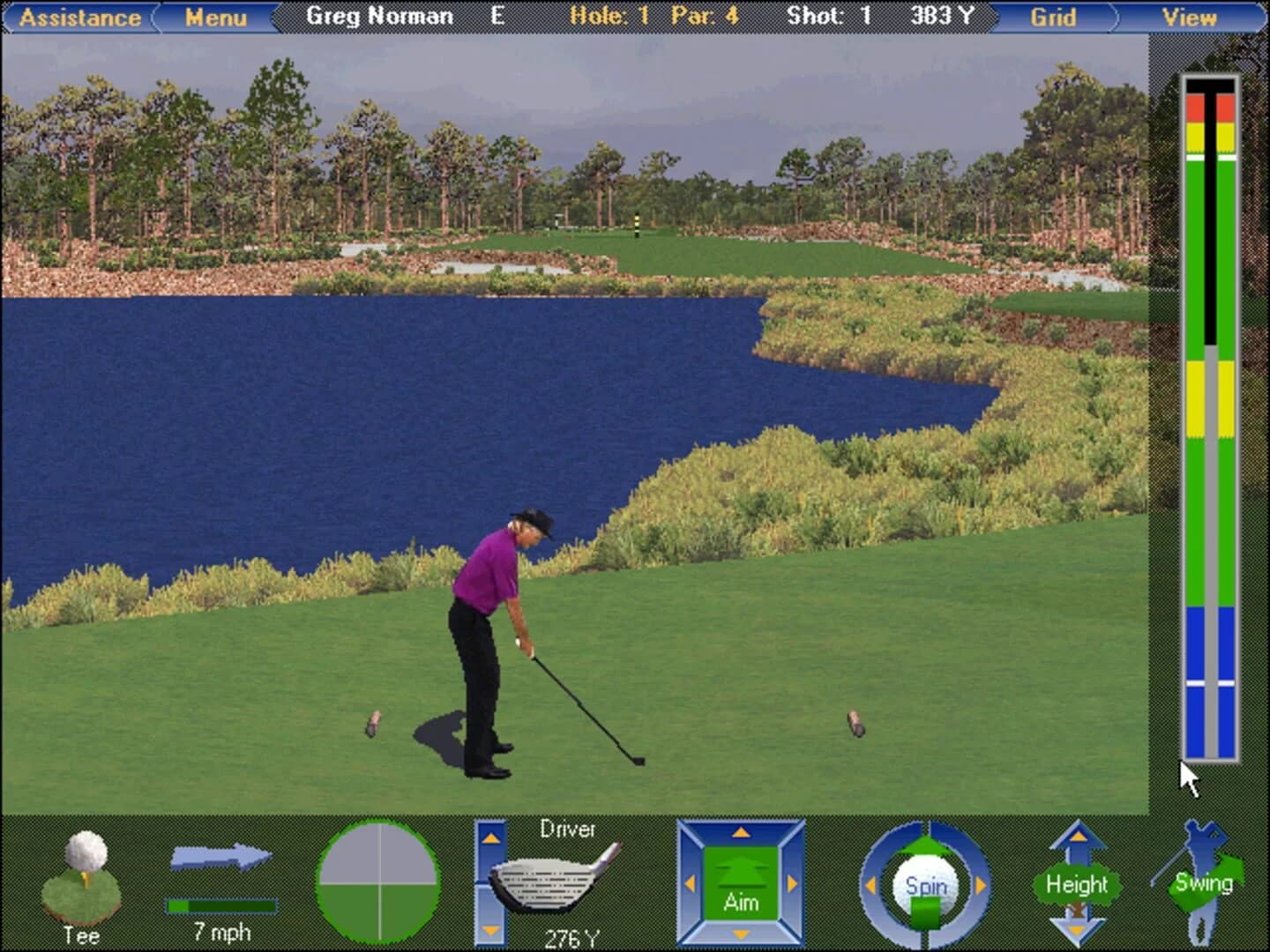Click the Hole: 1 status display
The width and height of the screenshot is (1270, 952).
pyautogui.click(x=608, y=16)
